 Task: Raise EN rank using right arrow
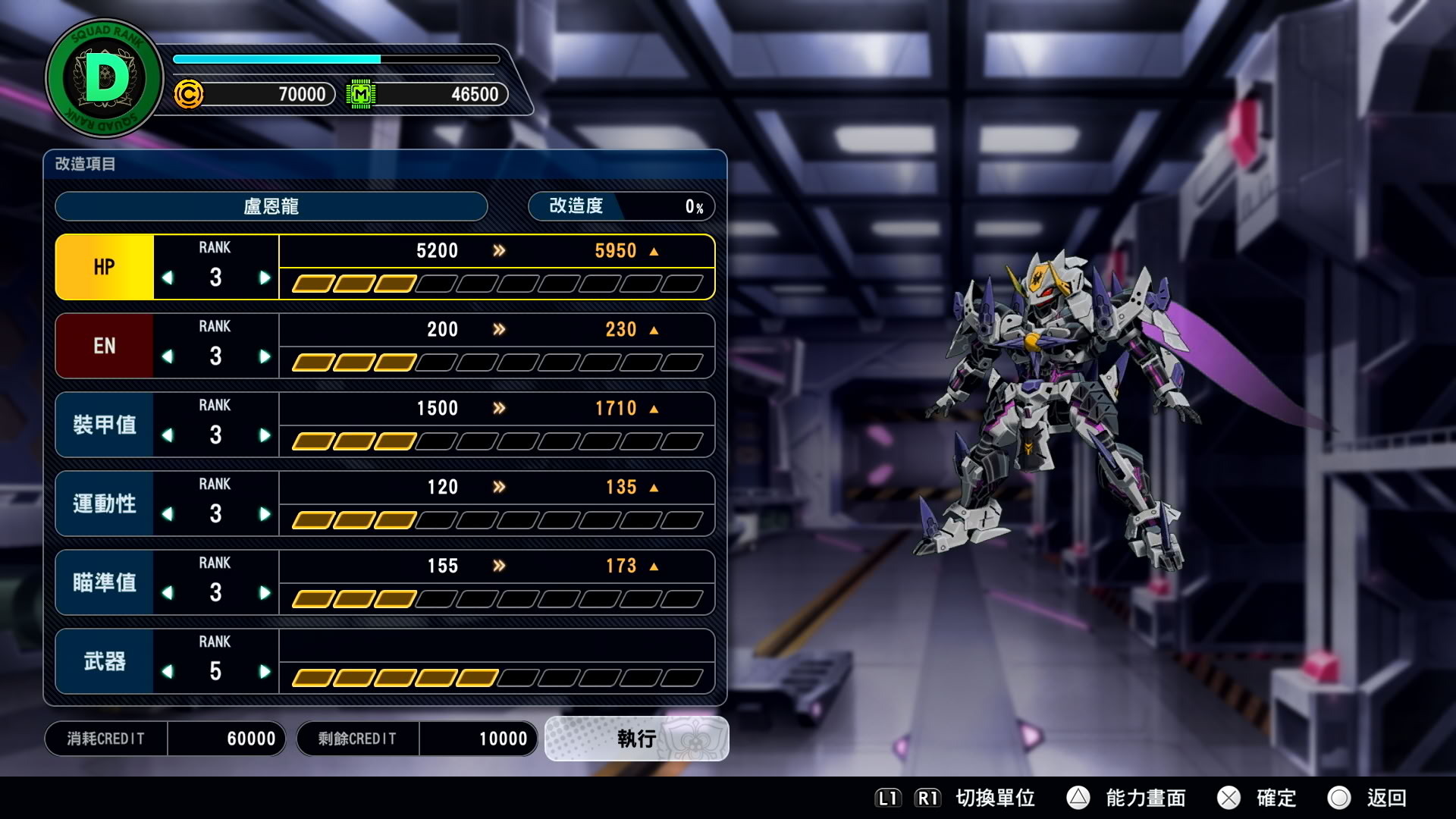click(264, 356)
